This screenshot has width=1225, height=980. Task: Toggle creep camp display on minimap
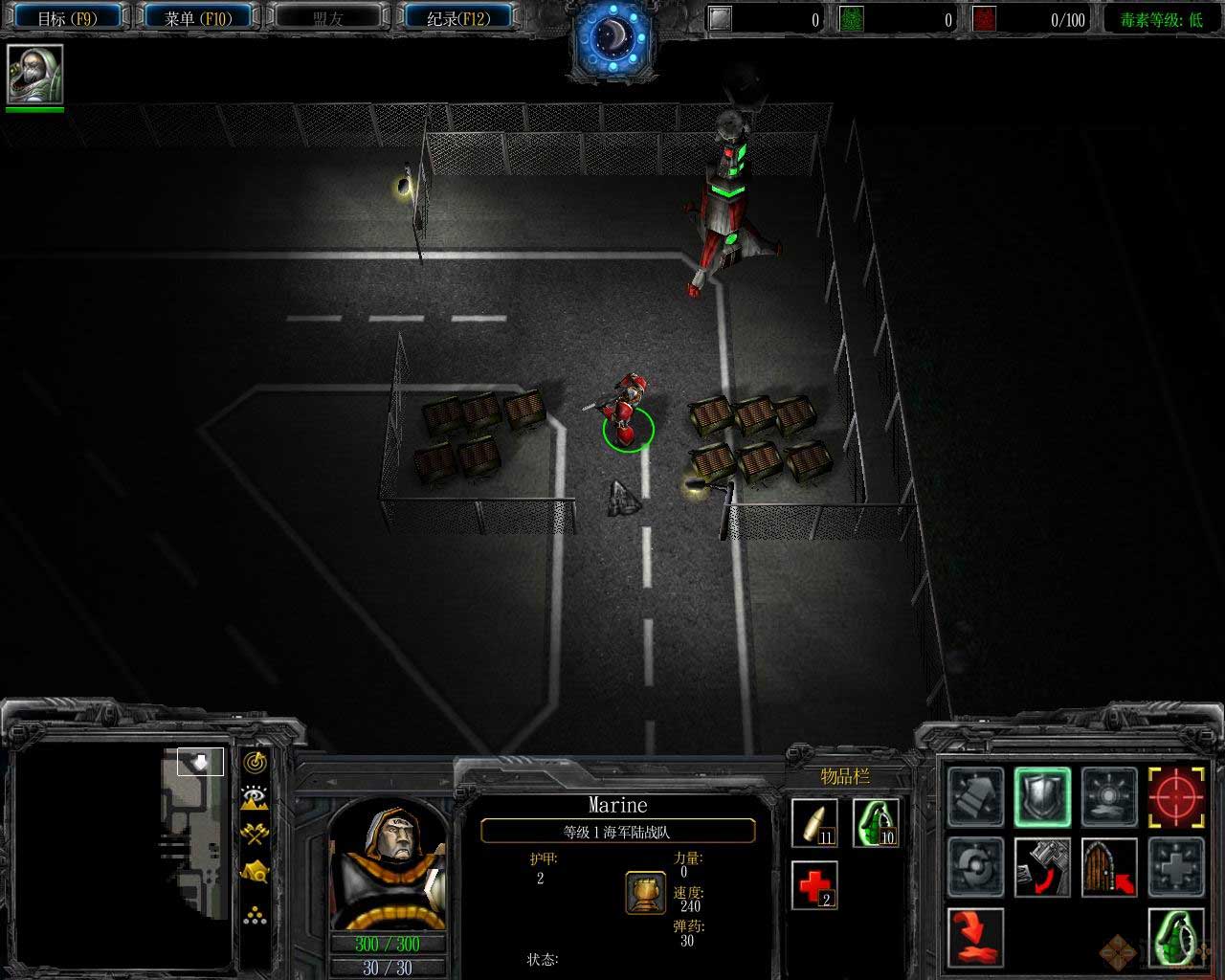(255, 871)
